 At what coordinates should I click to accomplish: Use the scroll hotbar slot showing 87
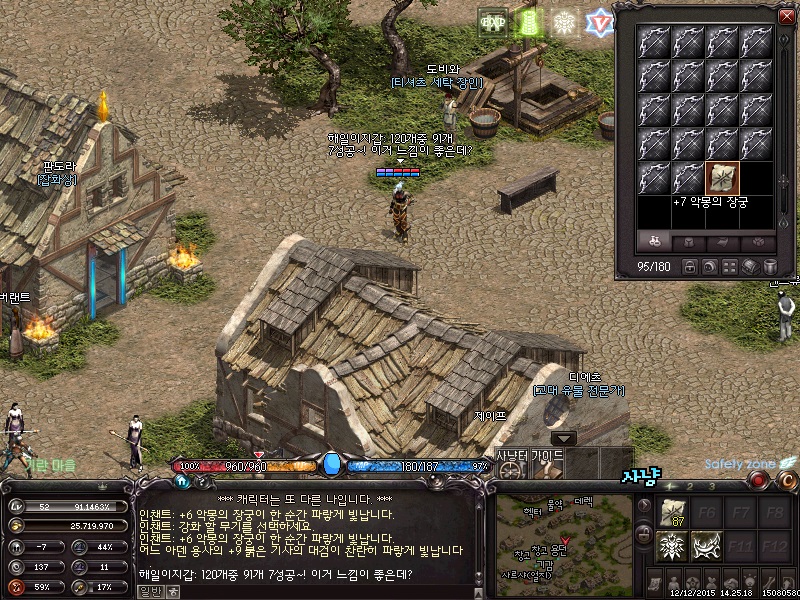pyautogui.click(x=672, y=514)
